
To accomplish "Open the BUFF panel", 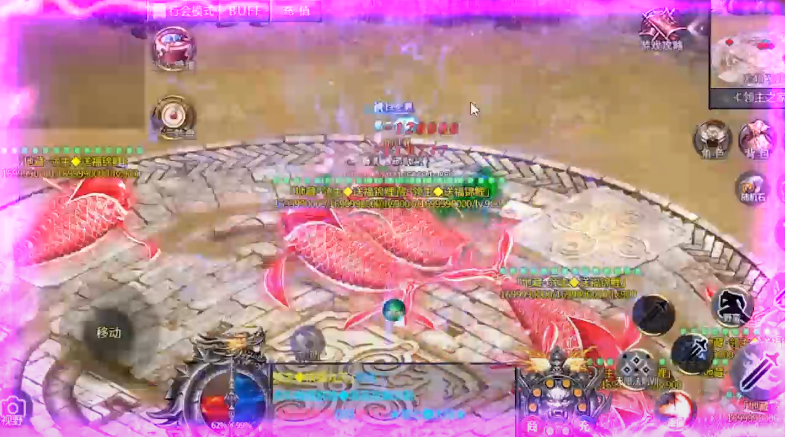I will click(245, 10).
